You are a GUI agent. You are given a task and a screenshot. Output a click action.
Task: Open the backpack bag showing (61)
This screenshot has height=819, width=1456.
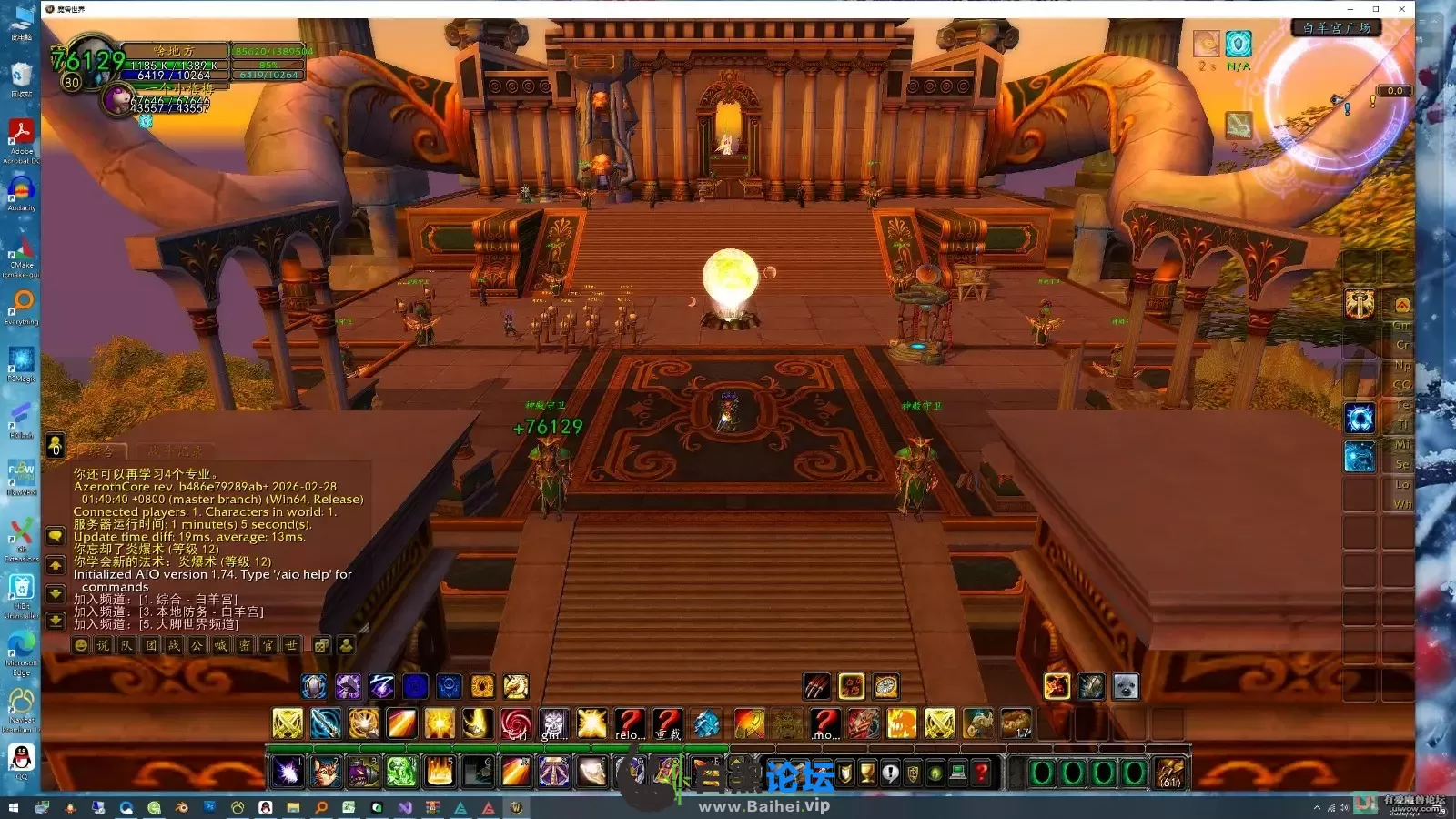pos(1170,773)
